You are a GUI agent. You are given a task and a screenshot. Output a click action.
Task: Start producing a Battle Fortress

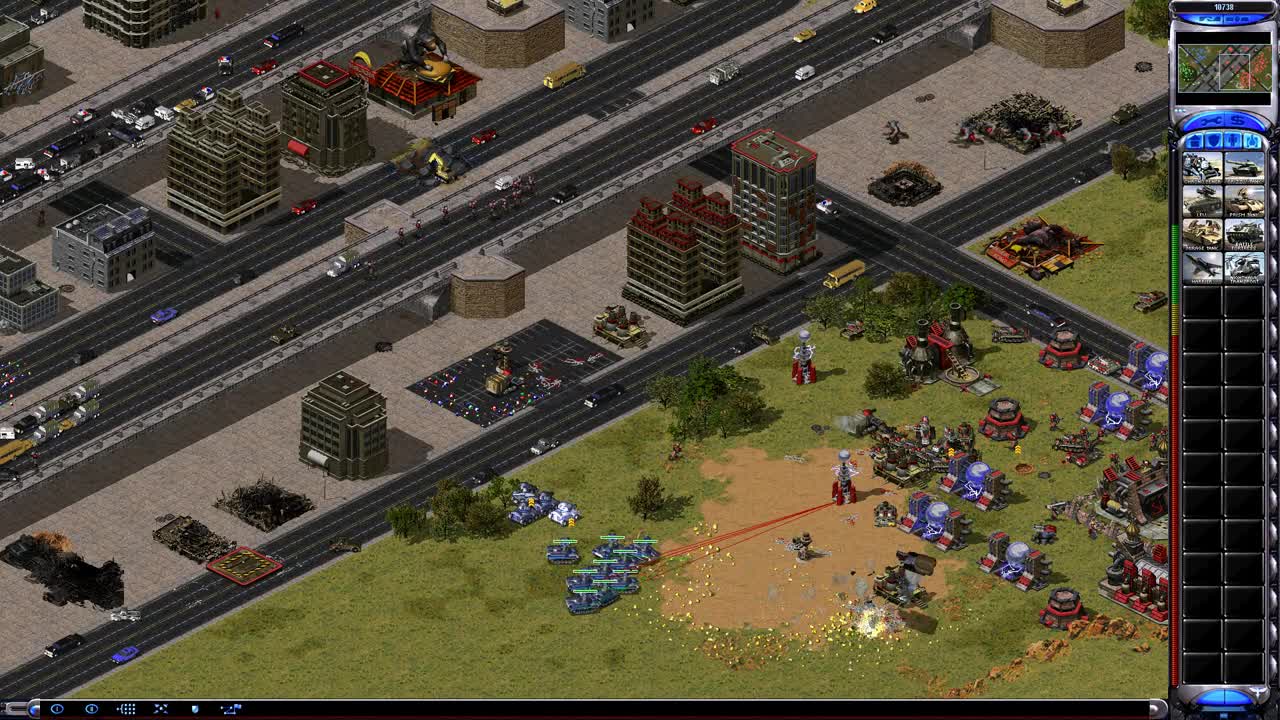(x=1242, y=234)
